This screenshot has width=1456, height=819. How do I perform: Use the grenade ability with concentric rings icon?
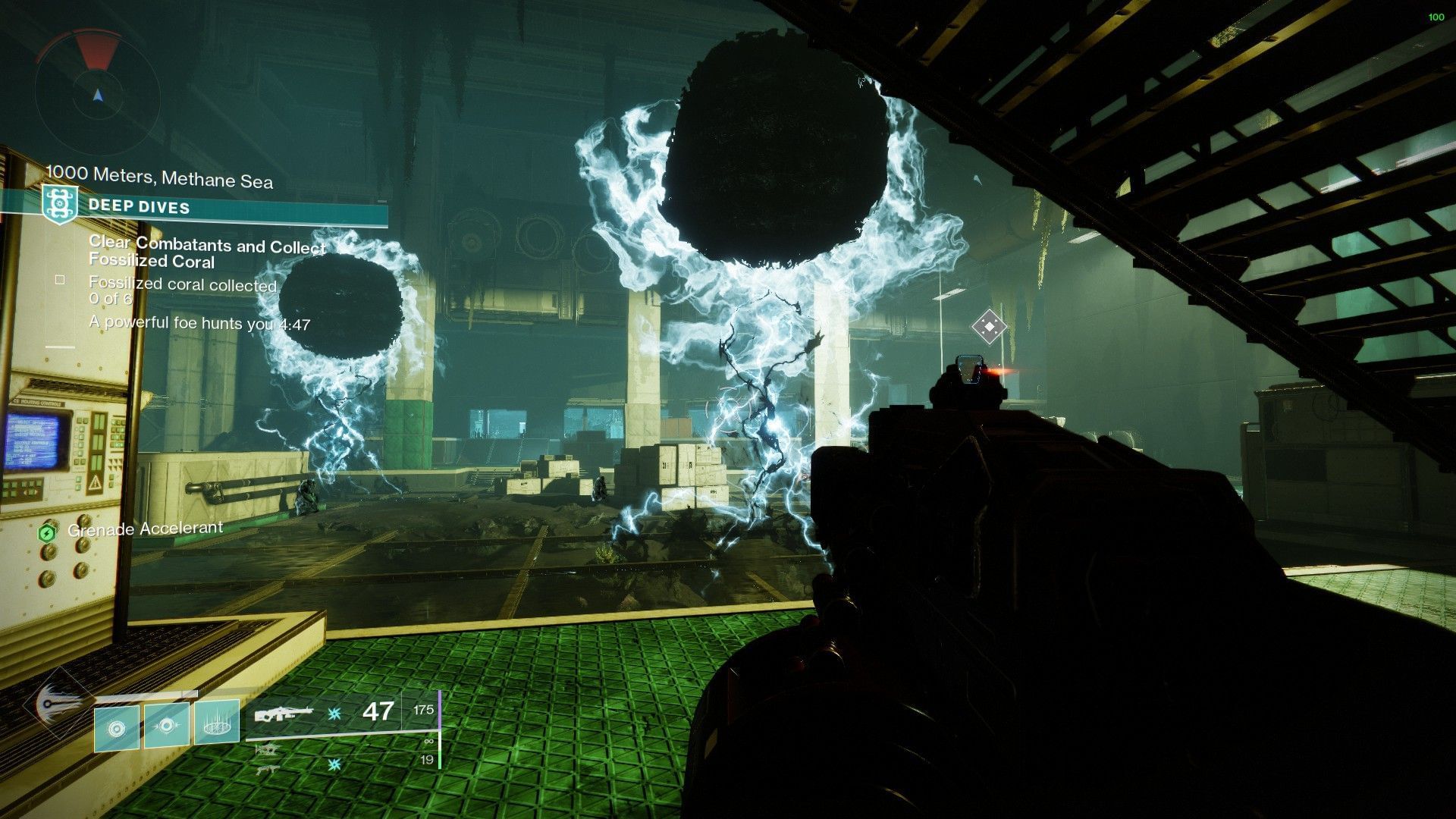[x=117, y=729]
